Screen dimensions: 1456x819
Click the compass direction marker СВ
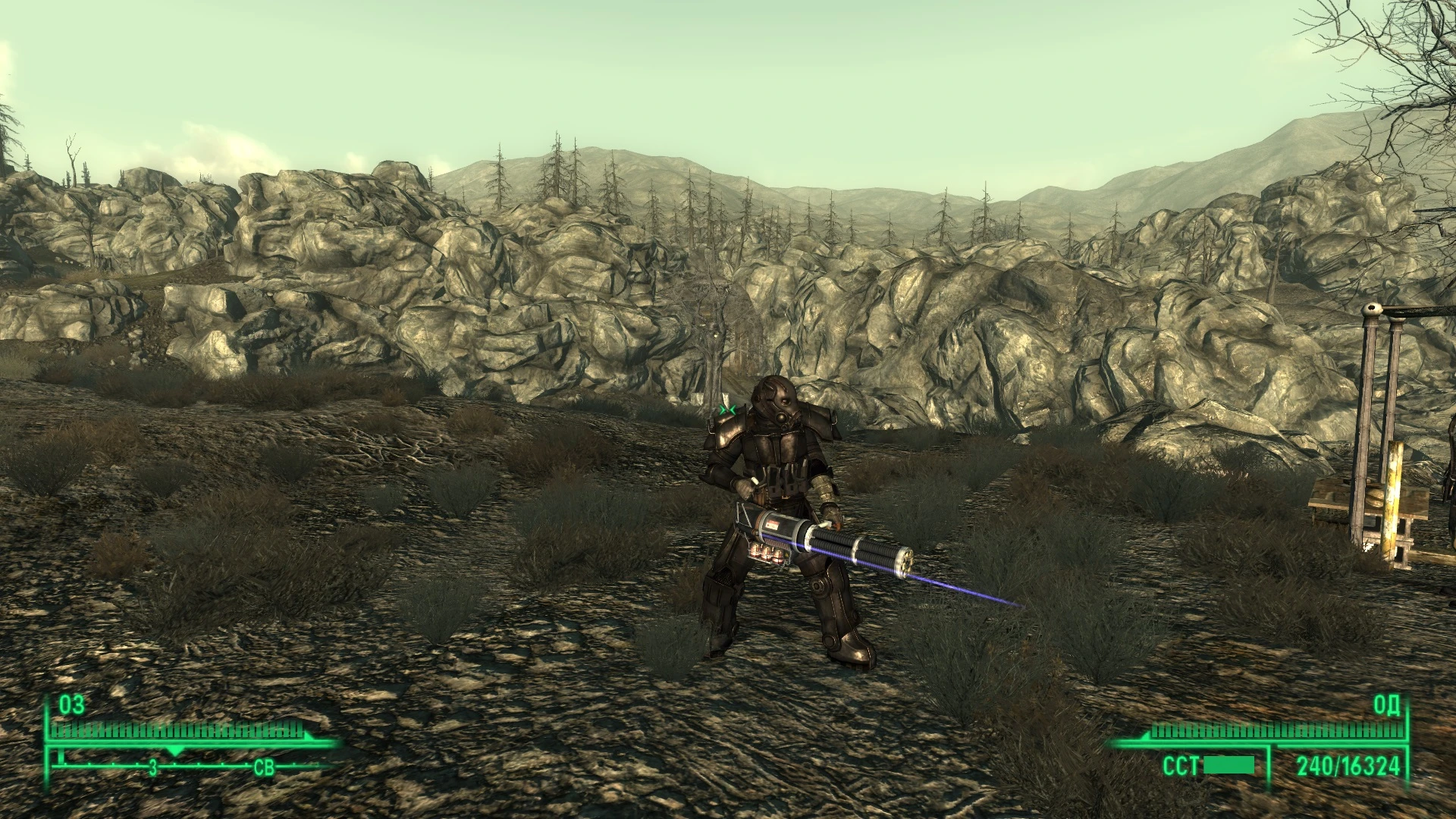265,767
